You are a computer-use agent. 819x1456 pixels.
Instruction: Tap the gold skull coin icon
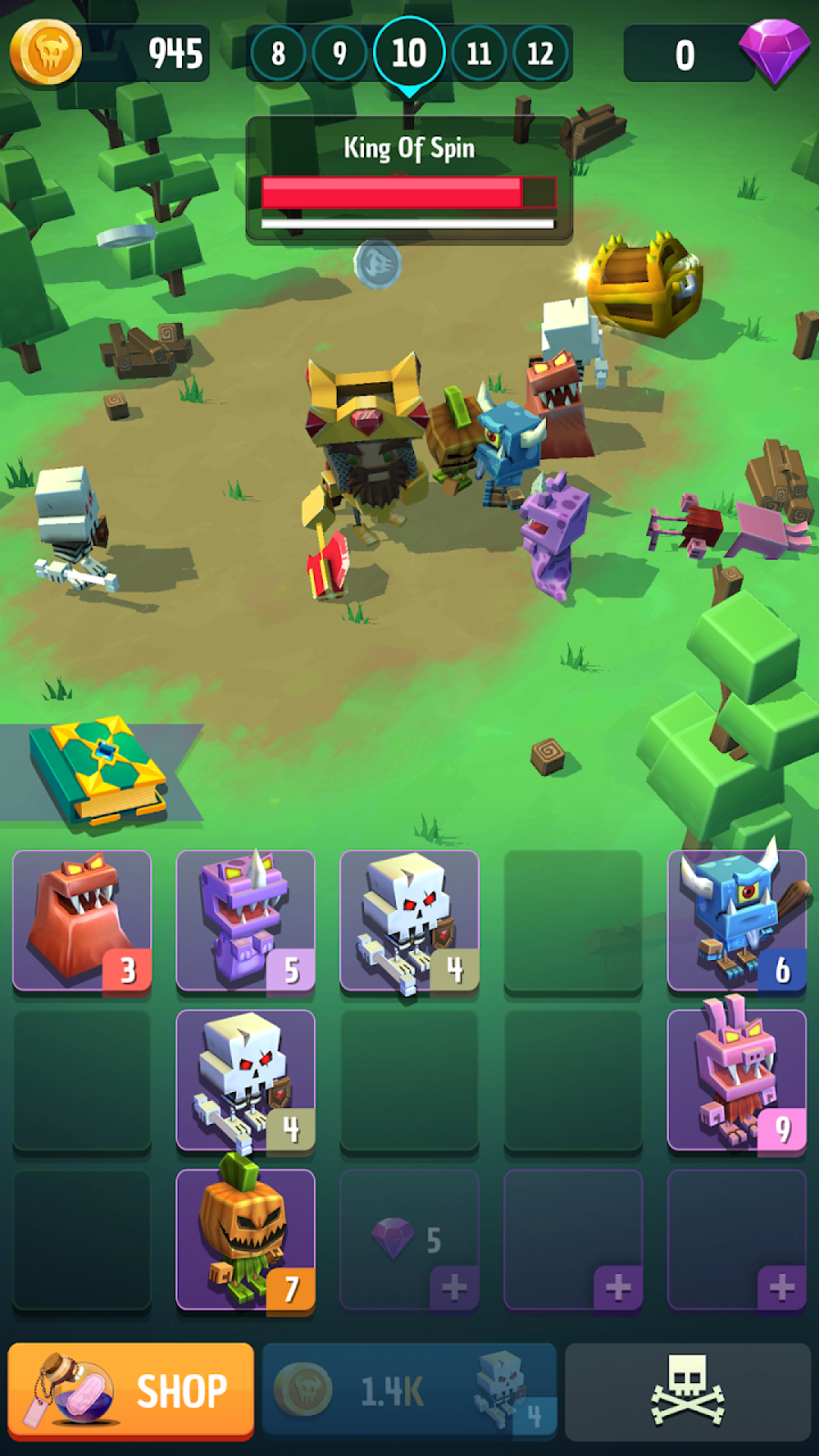point(45,52)
